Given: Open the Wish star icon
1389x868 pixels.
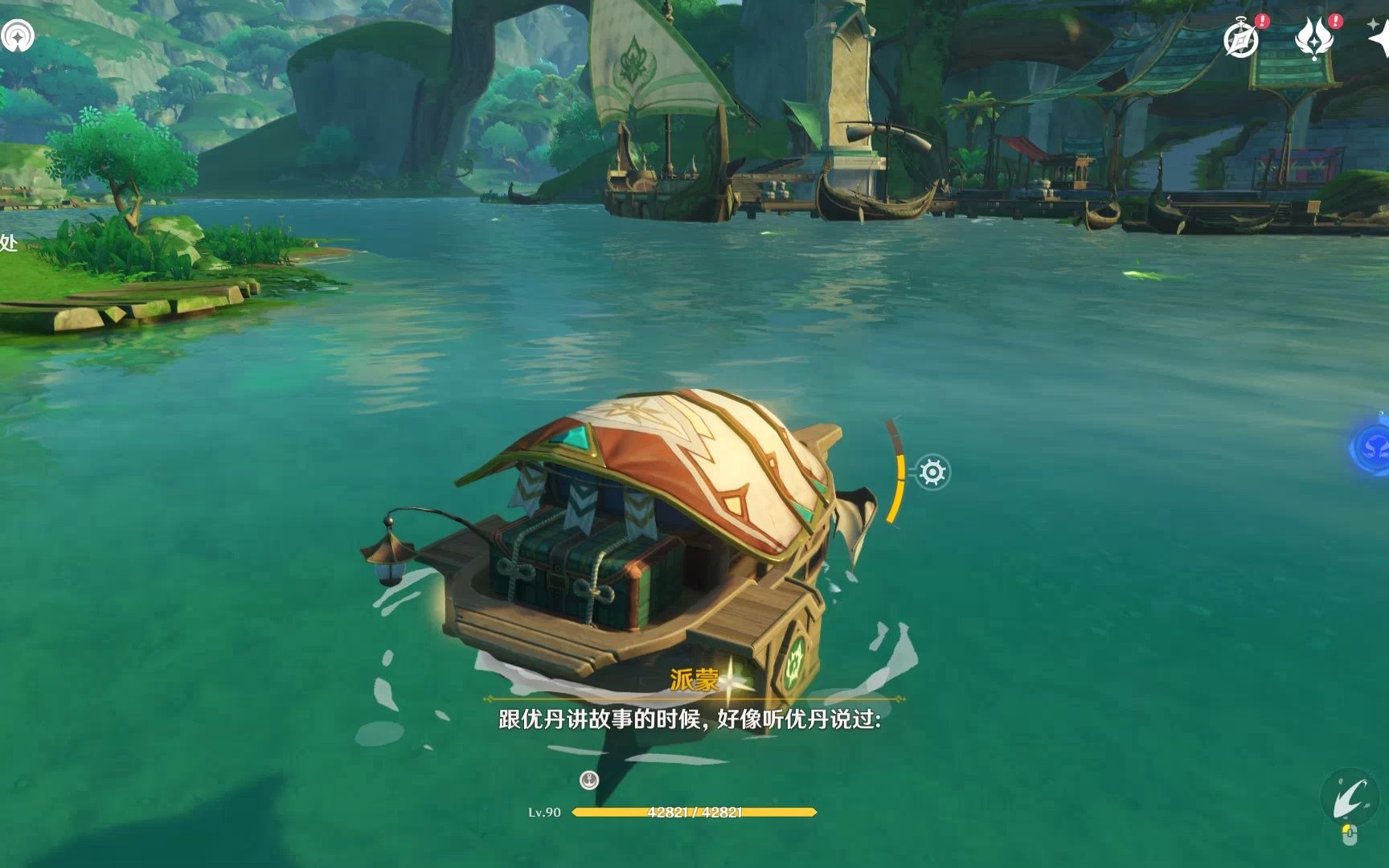Looking at the screenshot, I should [x=1379, y=36].
